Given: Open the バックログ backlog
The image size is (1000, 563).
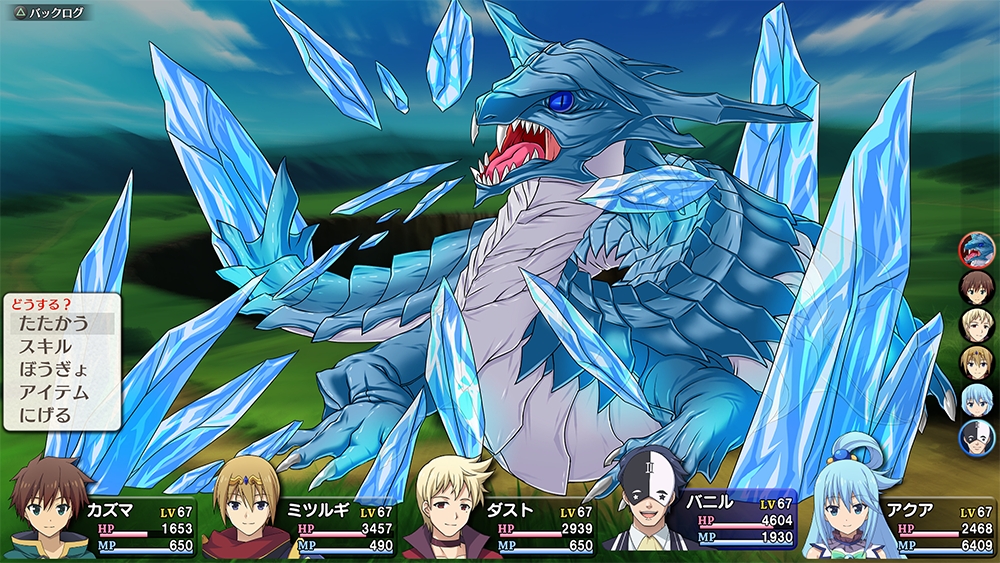Looking at the screenshot, I should [50, 12].
